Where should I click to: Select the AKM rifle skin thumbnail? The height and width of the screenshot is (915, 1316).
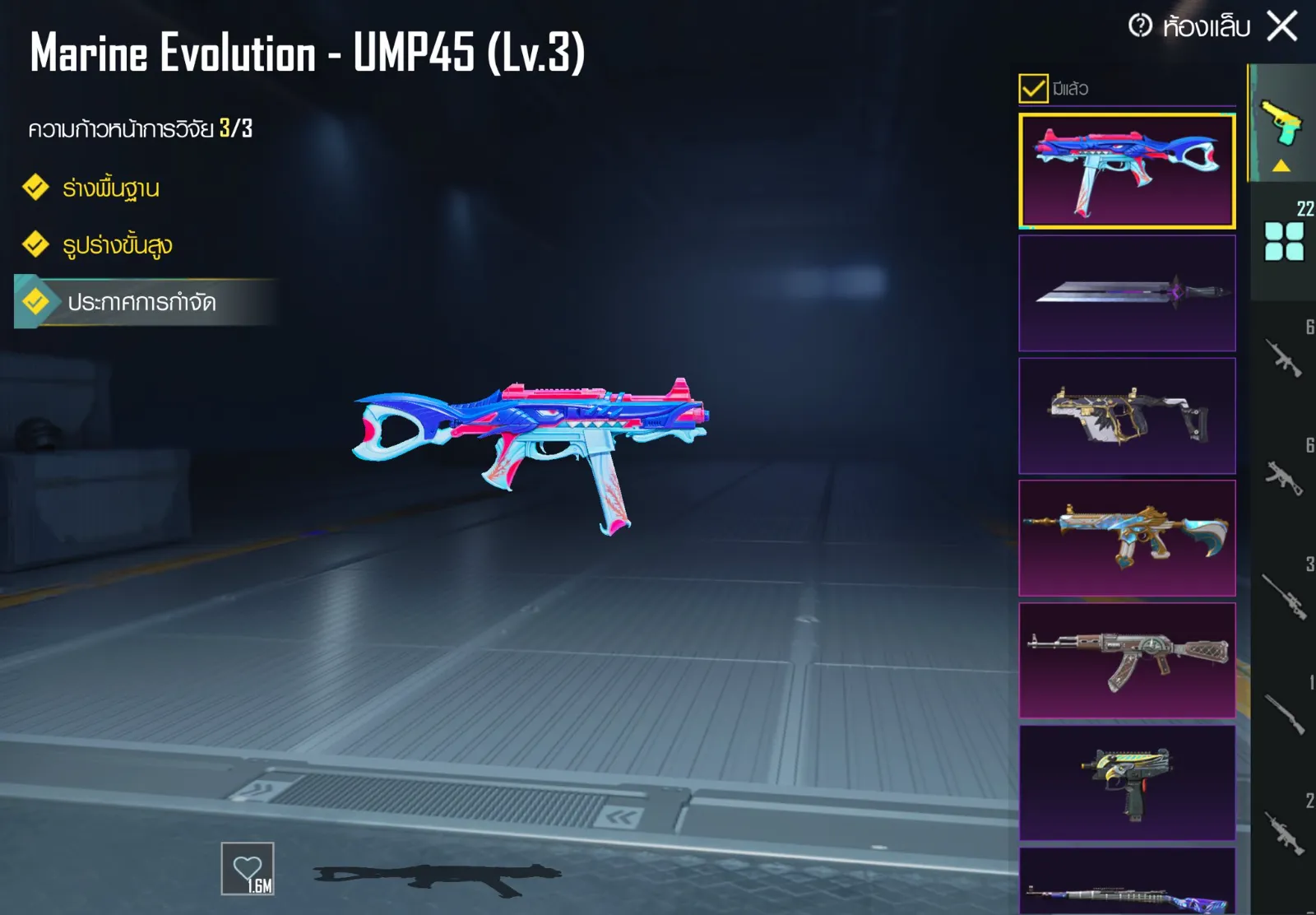pos(1127,661)
